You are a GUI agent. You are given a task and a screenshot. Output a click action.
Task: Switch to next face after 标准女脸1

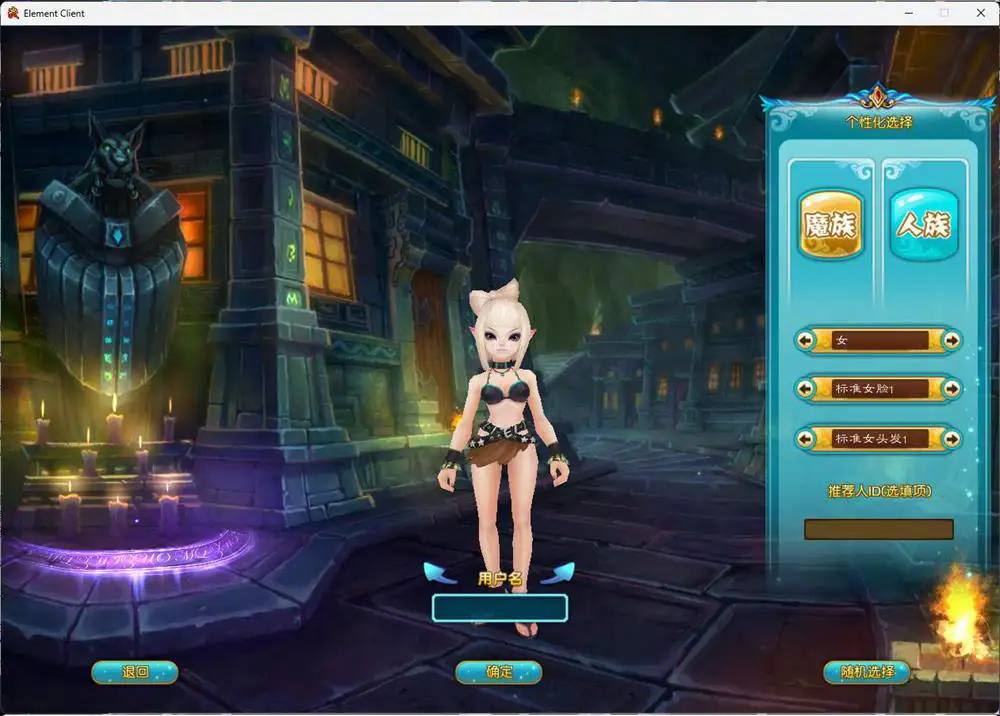[x=952, y=389]
